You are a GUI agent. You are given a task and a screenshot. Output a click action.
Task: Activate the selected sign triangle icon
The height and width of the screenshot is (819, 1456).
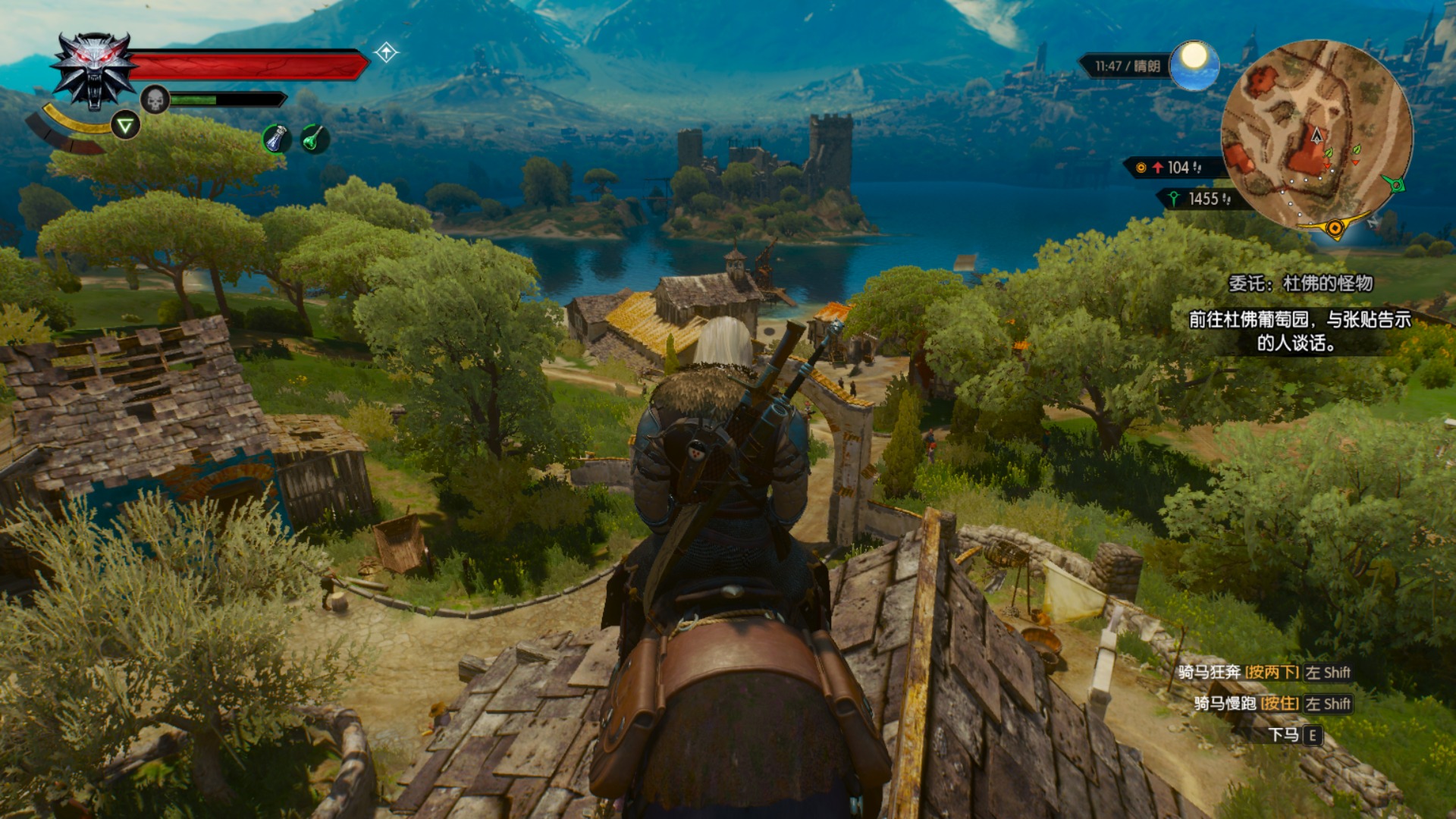coord(125,125)
